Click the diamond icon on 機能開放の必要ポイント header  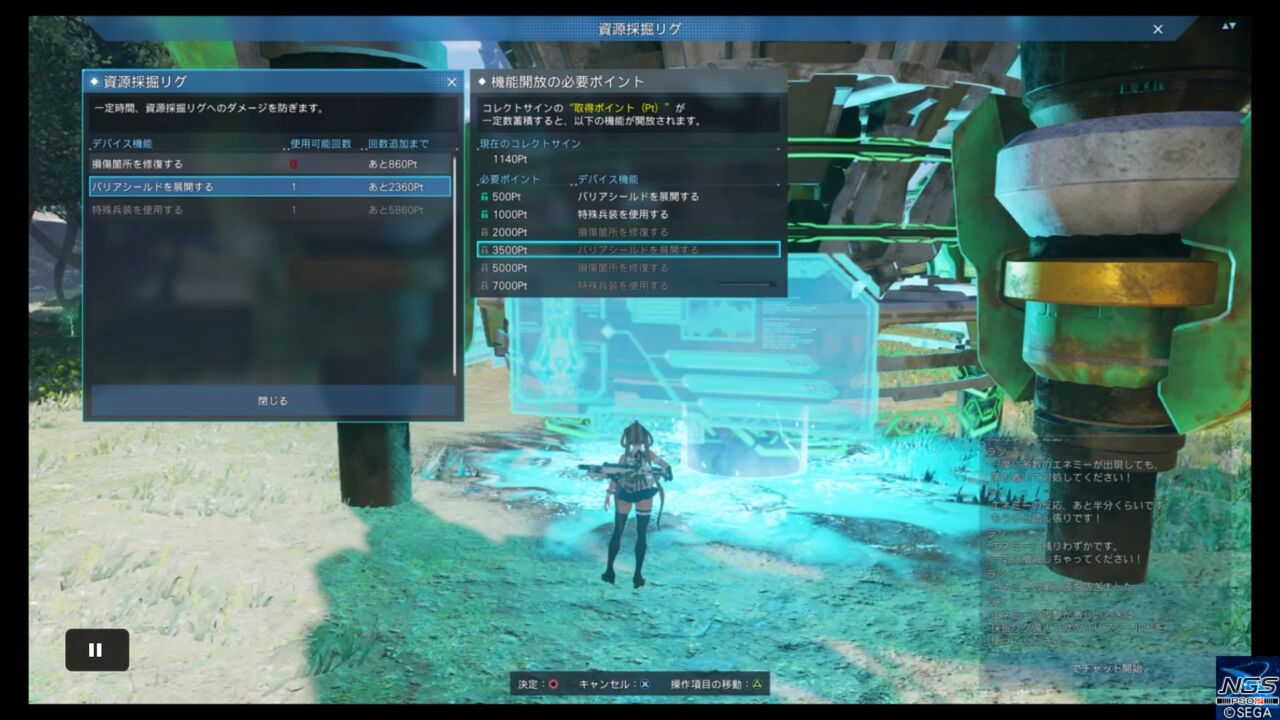(x=481, y=83)
